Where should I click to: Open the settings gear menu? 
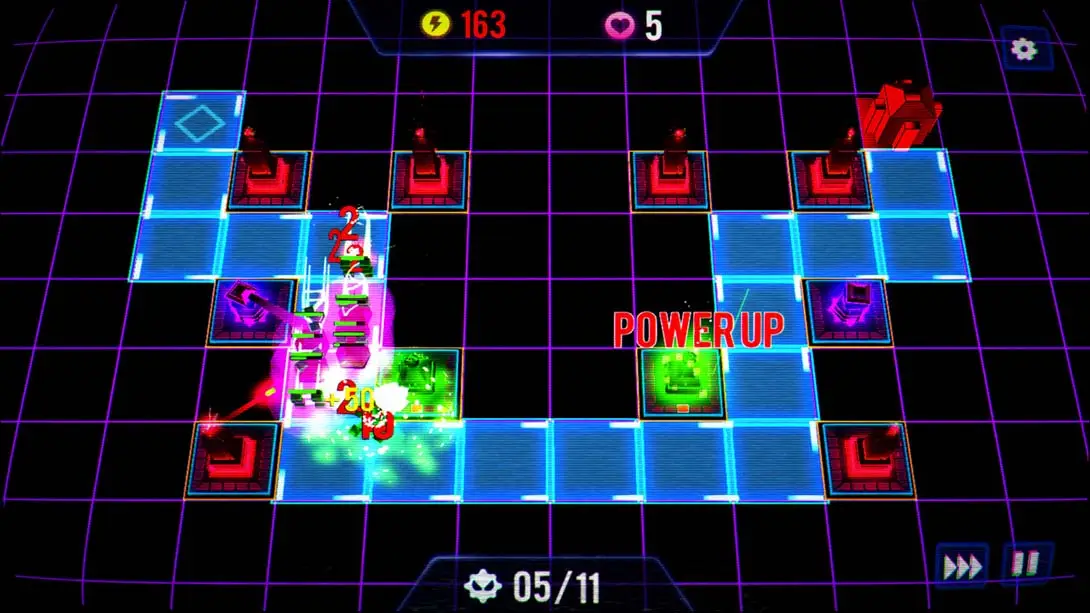[x=1025, y=50]
